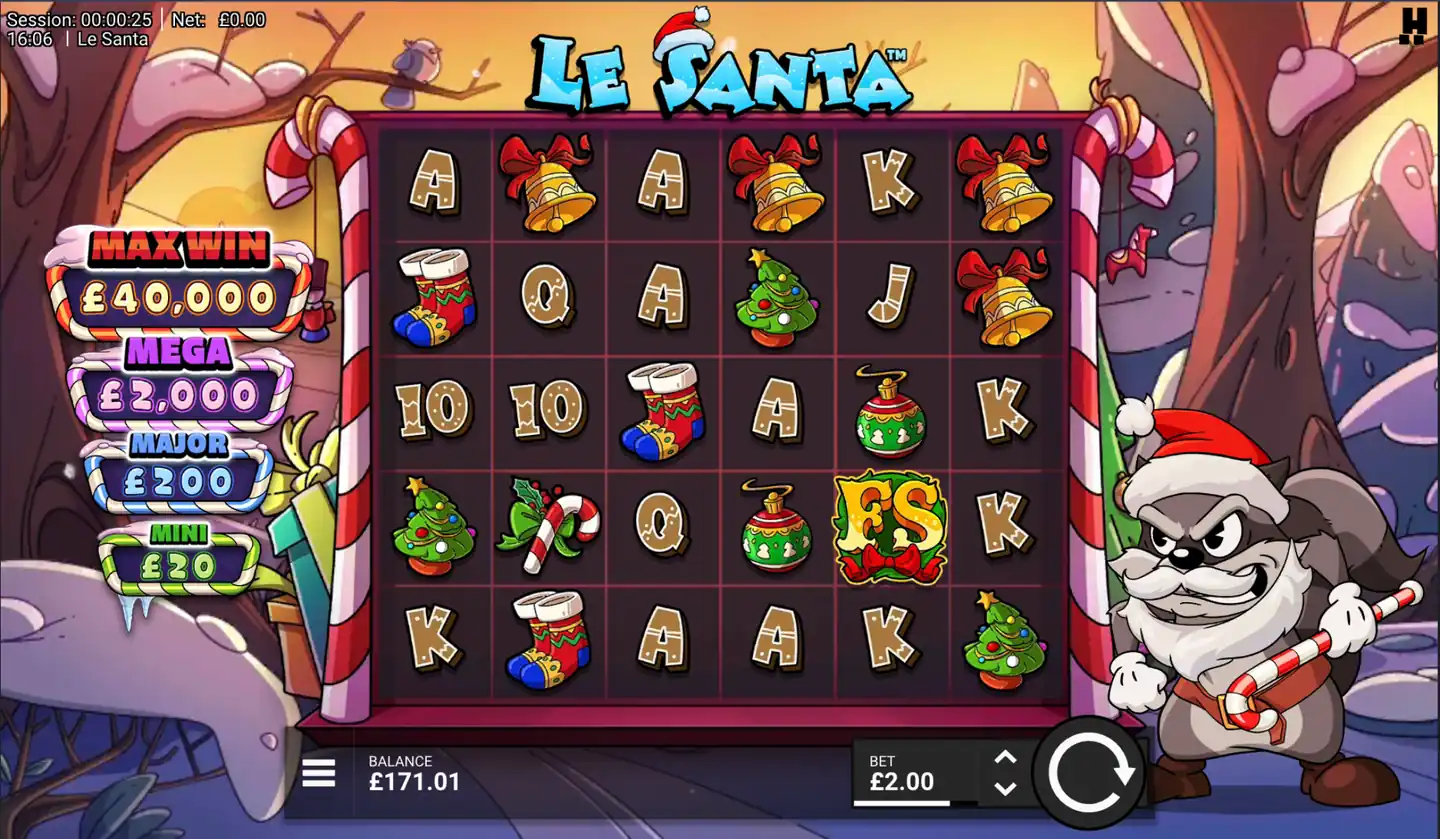Click the MAX WIN £40,000 badge
This screenshot has width=1440, height=839.
pos(180,275)
